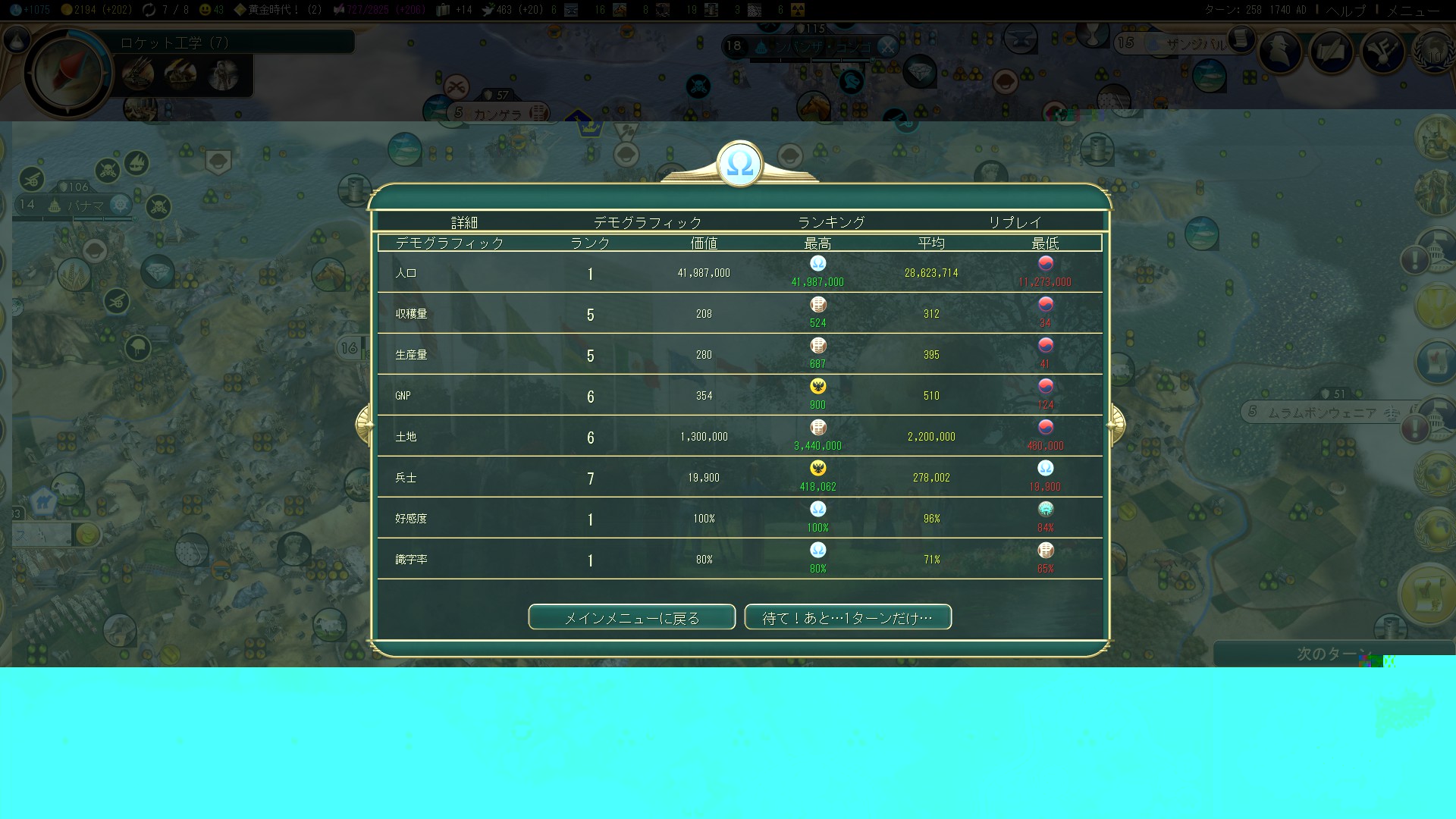
Task: Select the ムラムボンウェニア city banner
Action: click(x=1322, y=413)
